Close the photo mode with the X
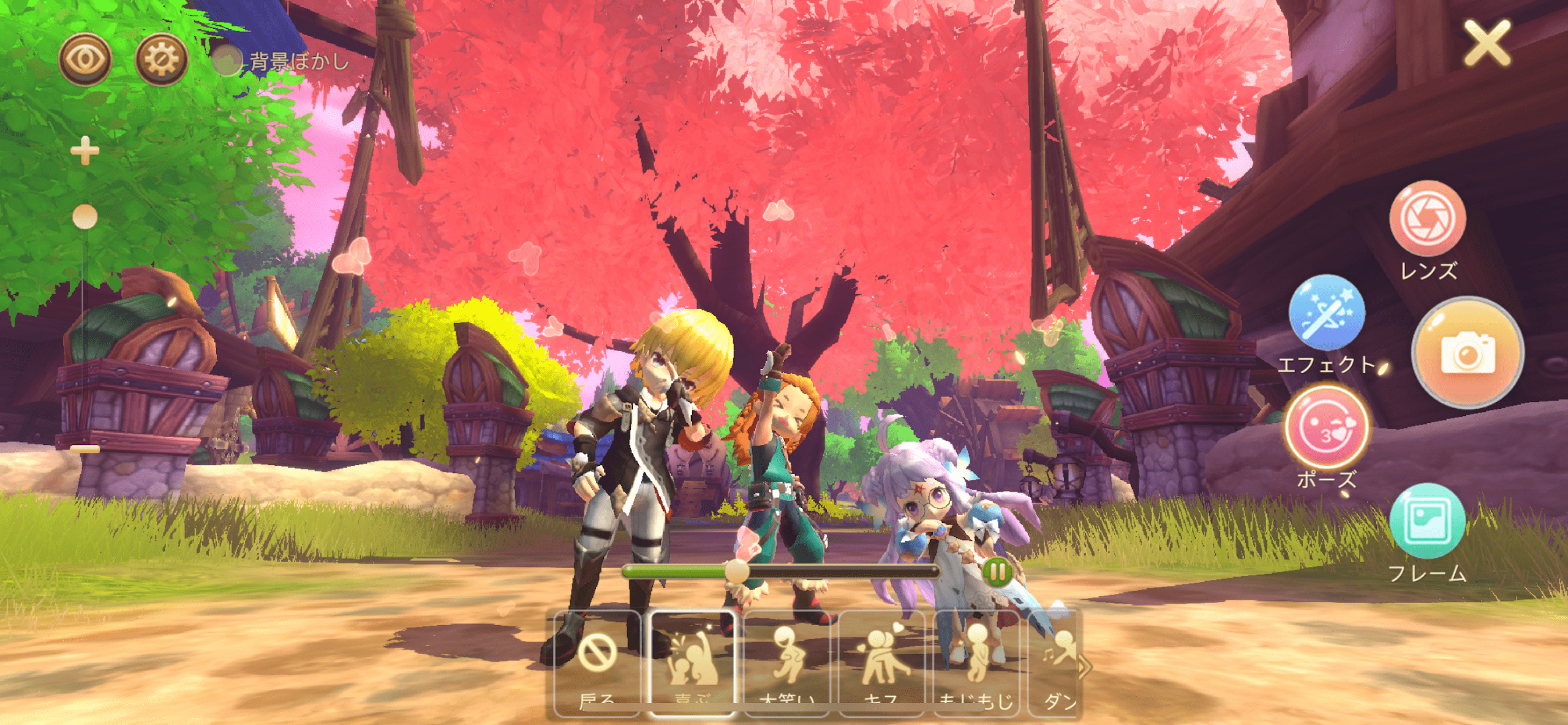The image size is (1568, 725). coord(1487,43)
